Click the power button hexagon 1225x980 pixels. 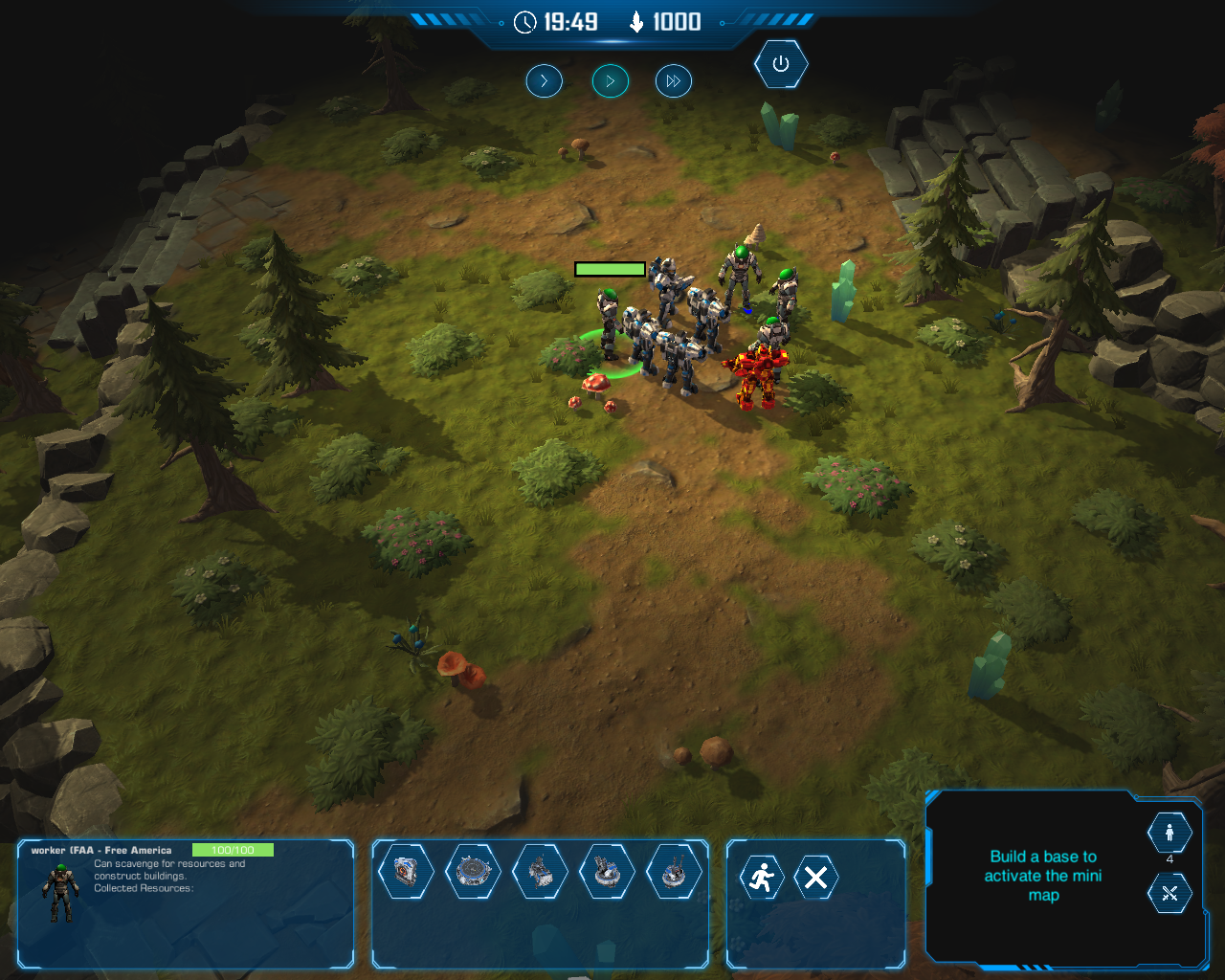(x=781, y=64)
